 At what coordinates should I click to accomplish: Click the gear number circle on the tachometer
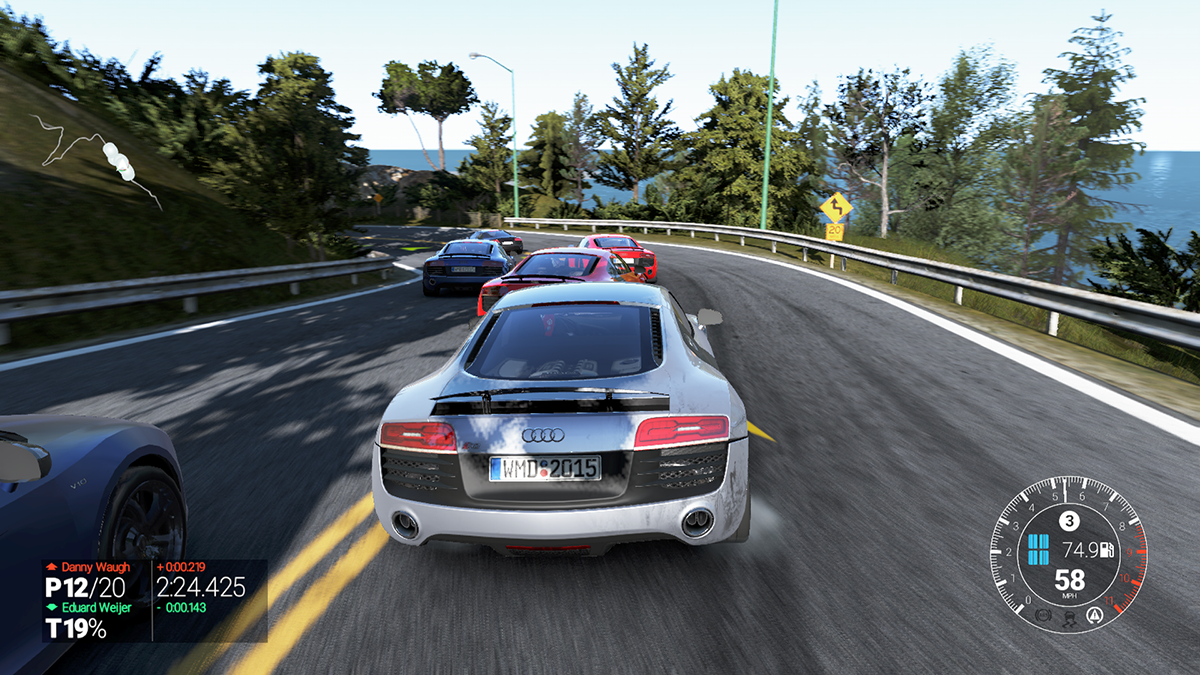click(1069, 520)
